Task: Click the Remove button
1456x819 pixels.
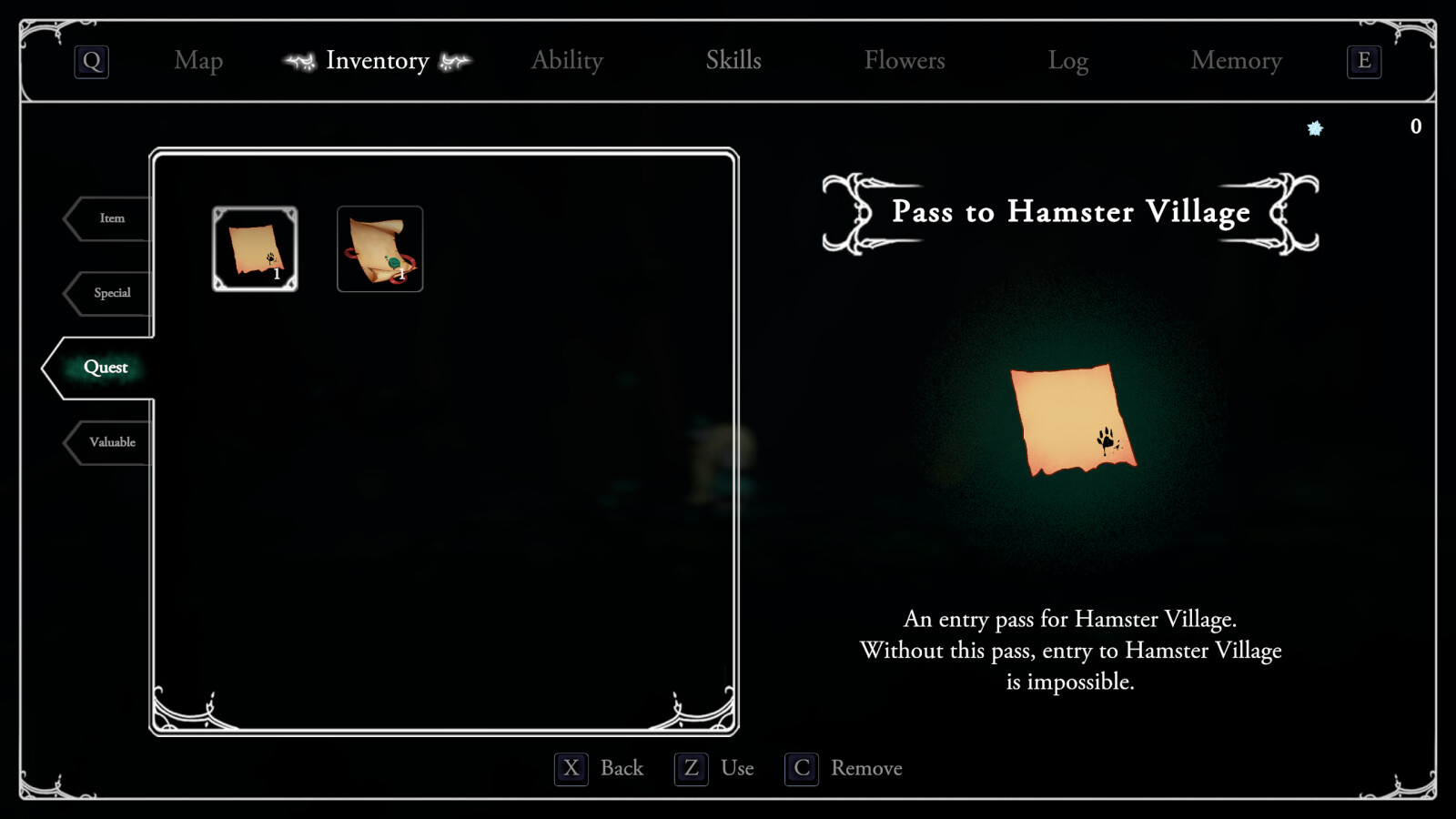Action: tap(865, 768)
